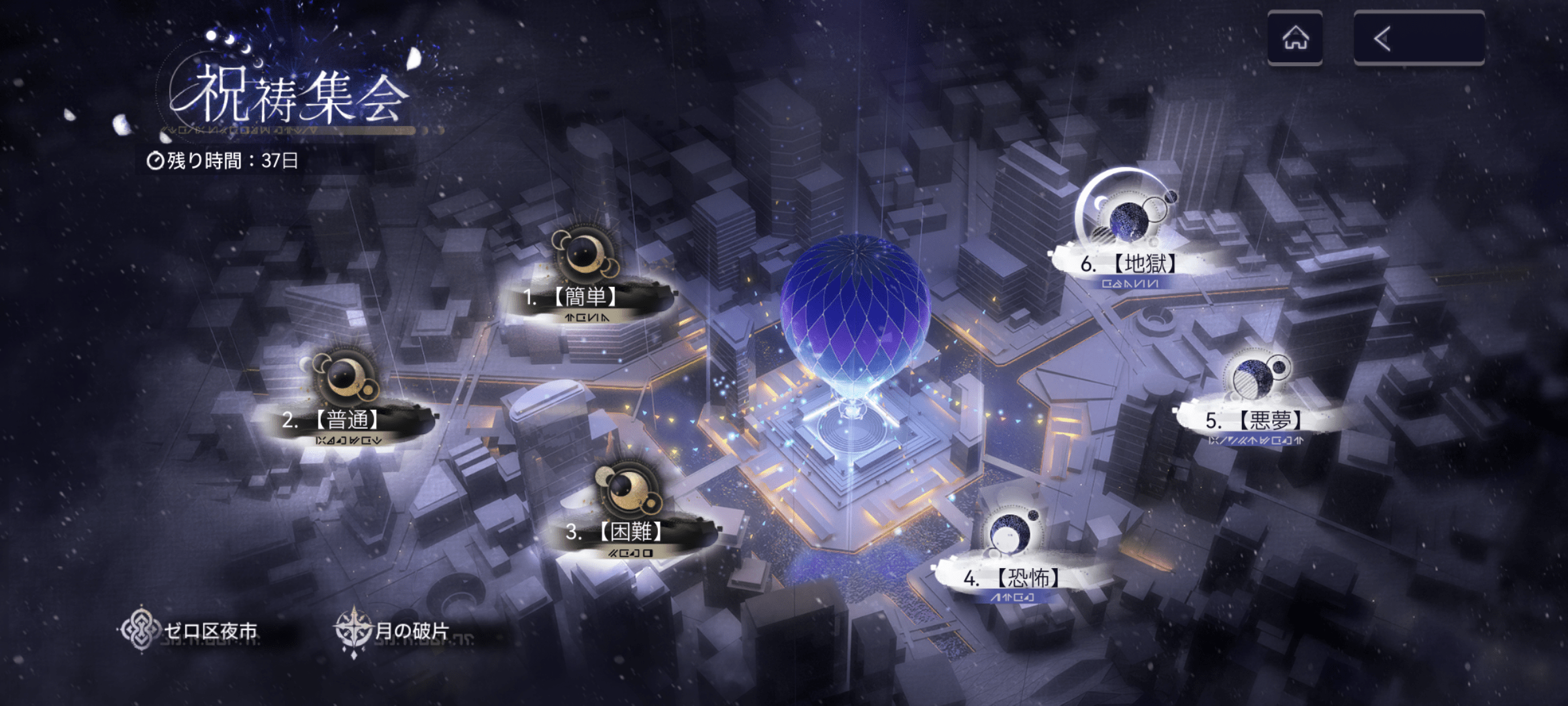Screen dimensions: 1568x706
Task: Open 月の破片 menu
Action: point(394,630)
